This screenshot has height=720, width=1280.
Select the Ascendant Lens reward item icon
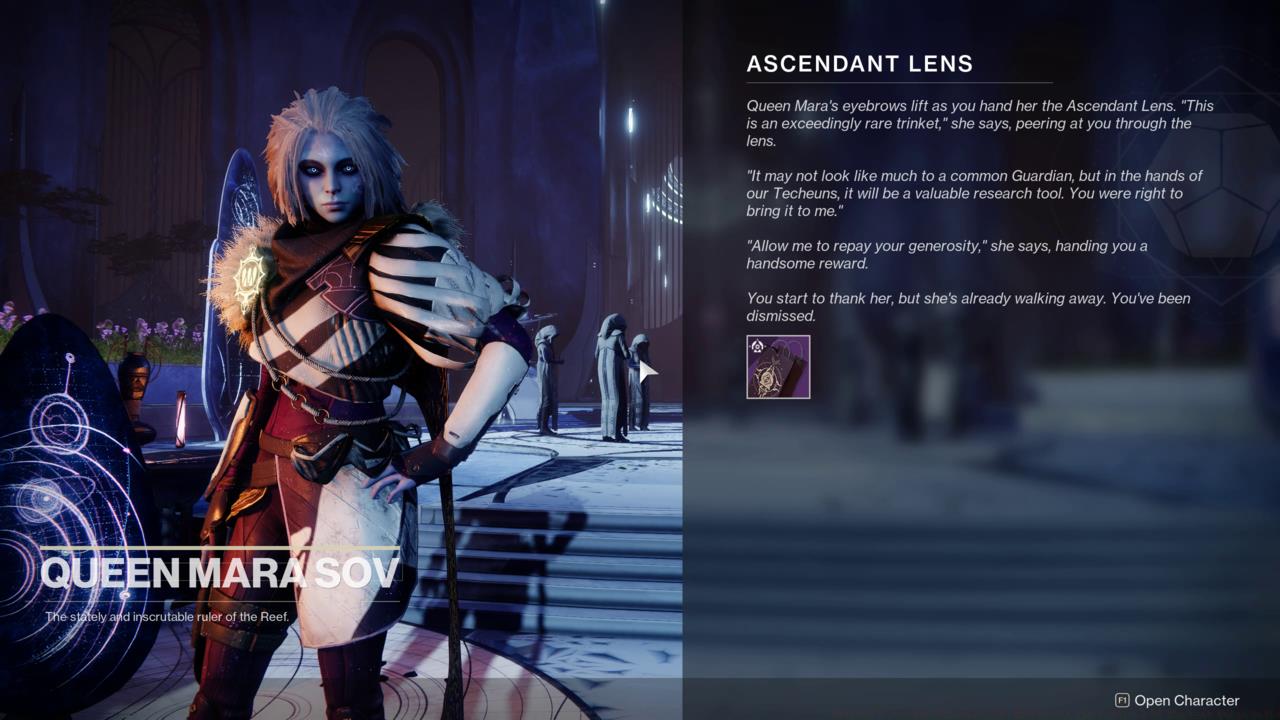tap(778, 367)
